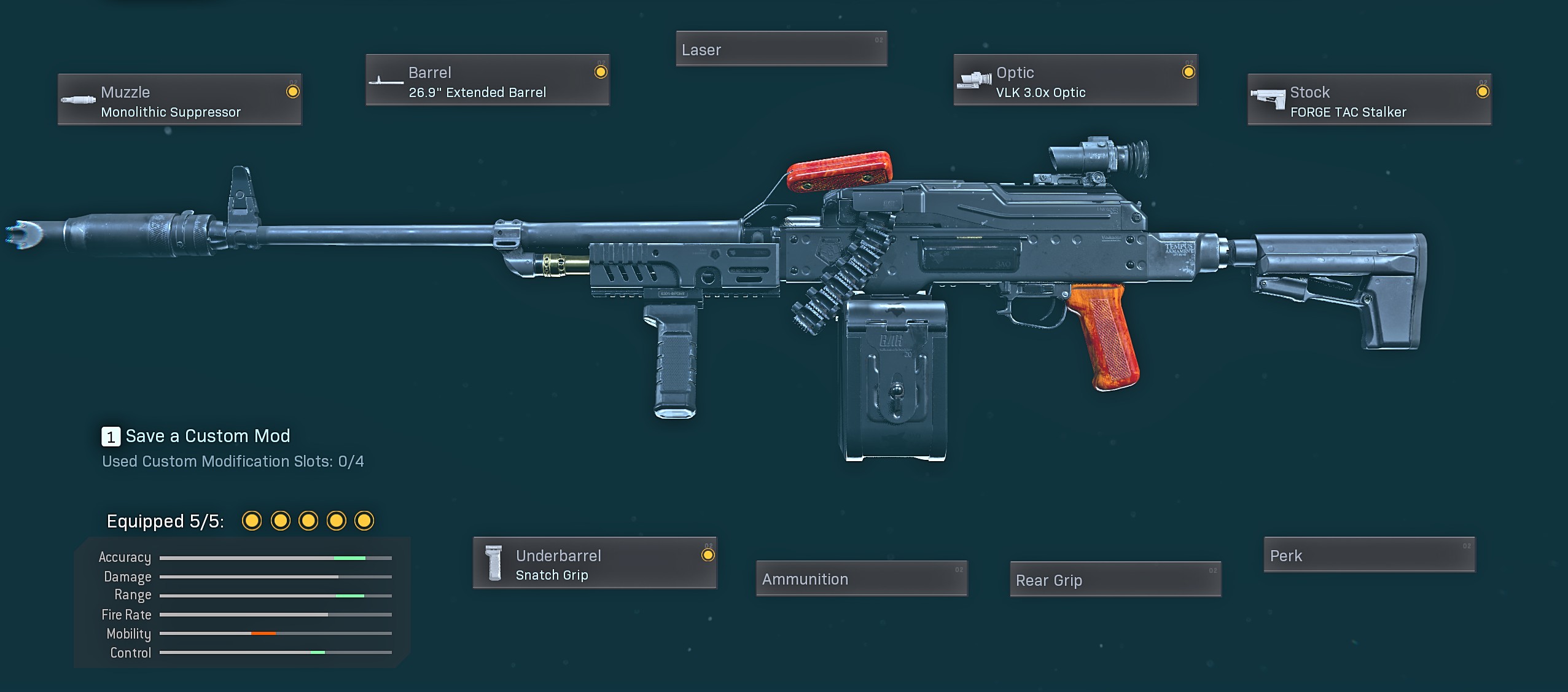
Task: Open the empty Ammunition slot
Action: [862, 578]
